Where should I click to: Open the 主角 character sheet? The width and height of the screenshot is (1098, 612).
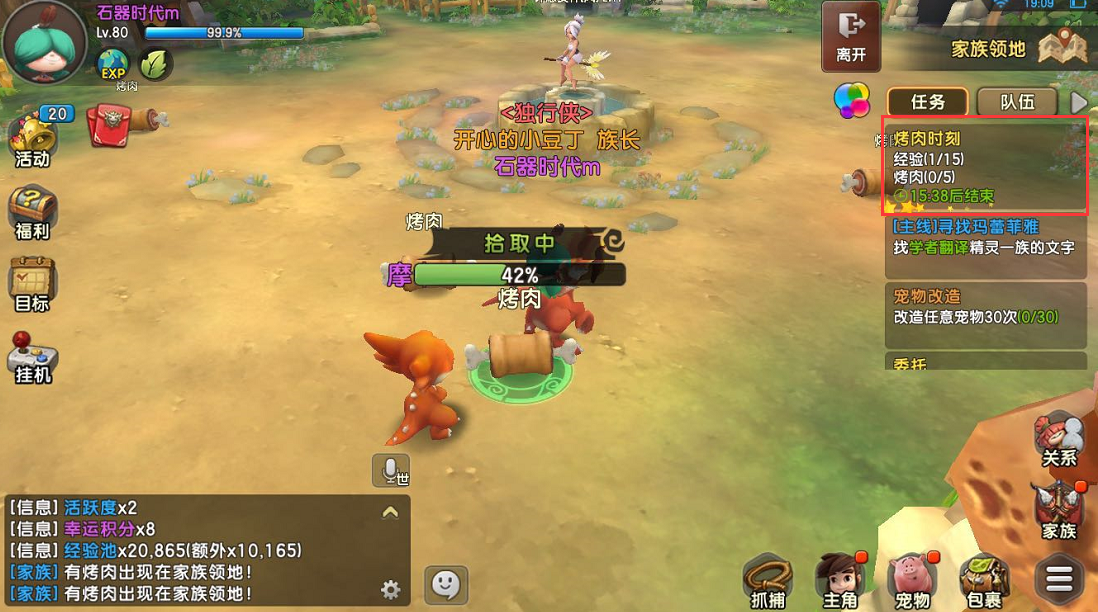[839, 580]
